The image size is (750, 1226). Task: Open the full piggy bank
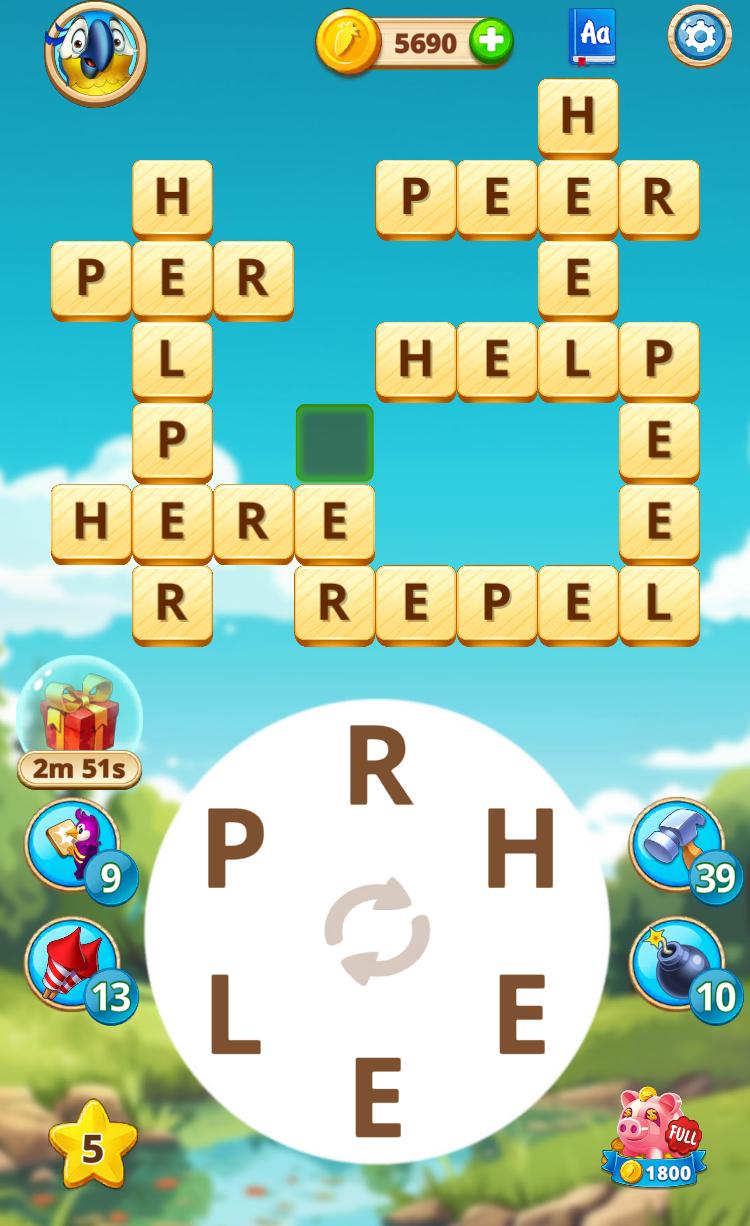click(655, 1138)
